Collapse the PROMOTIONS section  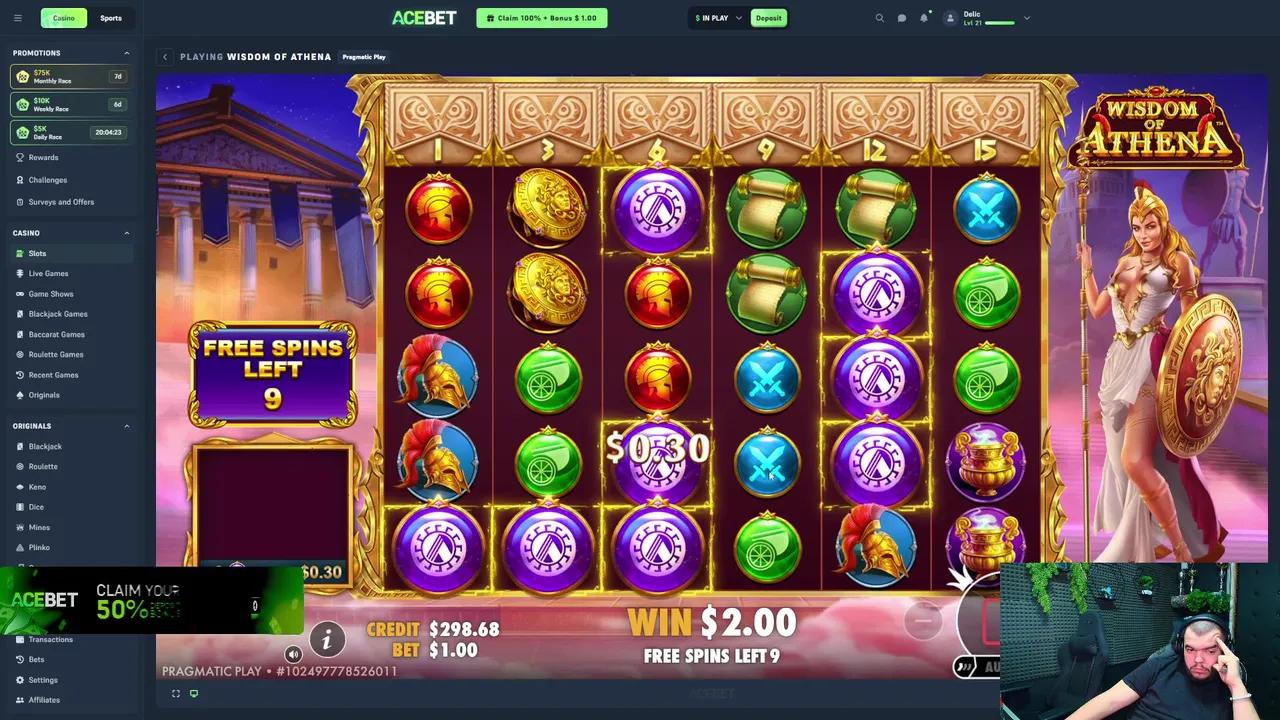pyautogui.click(x=126, y=53)
